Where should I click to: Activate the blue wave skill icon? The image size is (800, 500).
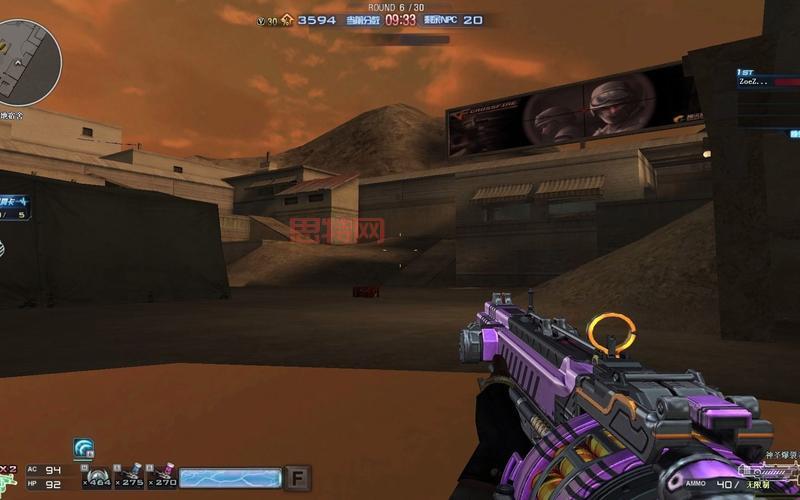83,449
